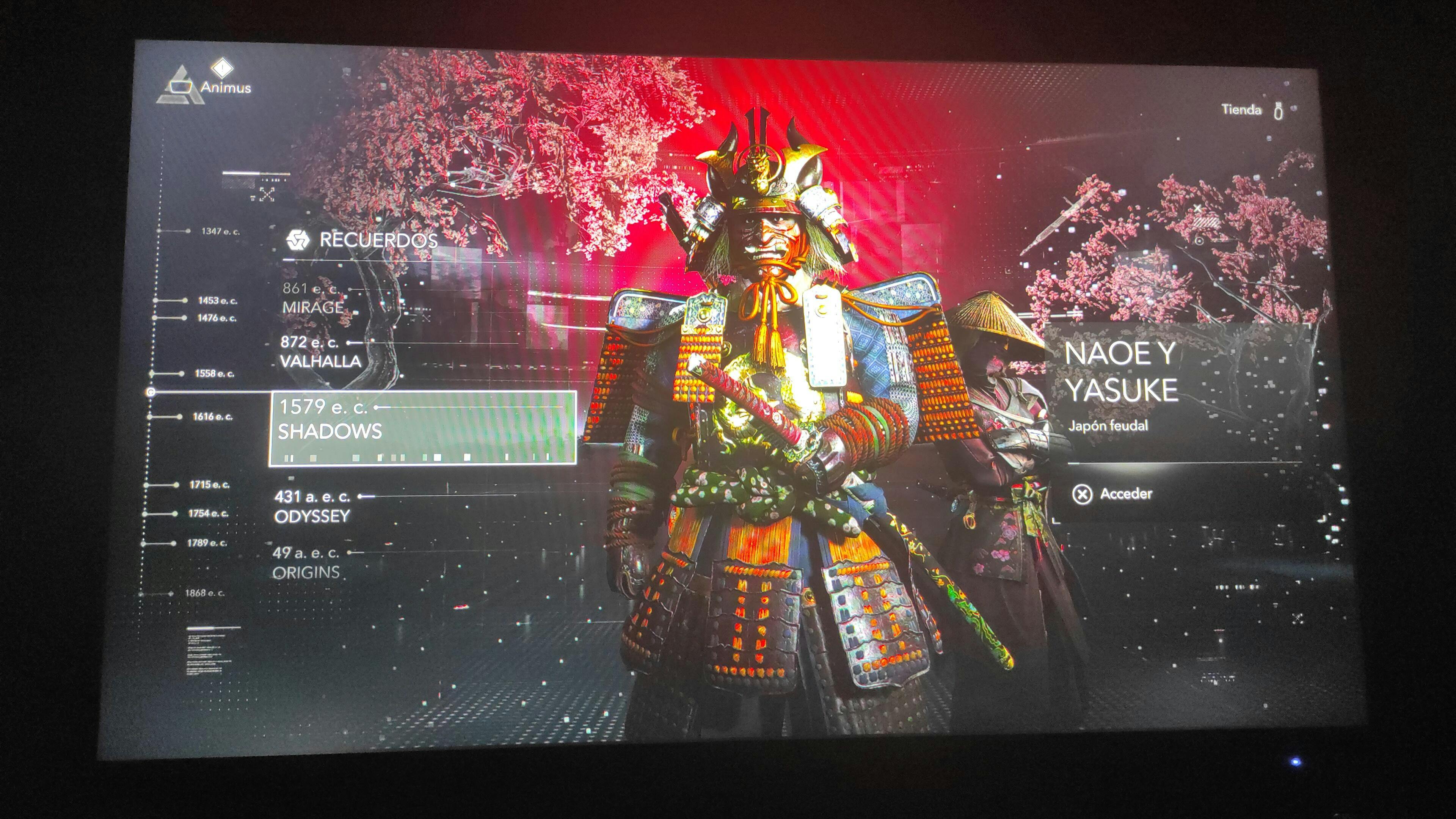The image size is (1456, 819).
Task: Open the highlighted Shadows memory
Action: tap(422, 428)
